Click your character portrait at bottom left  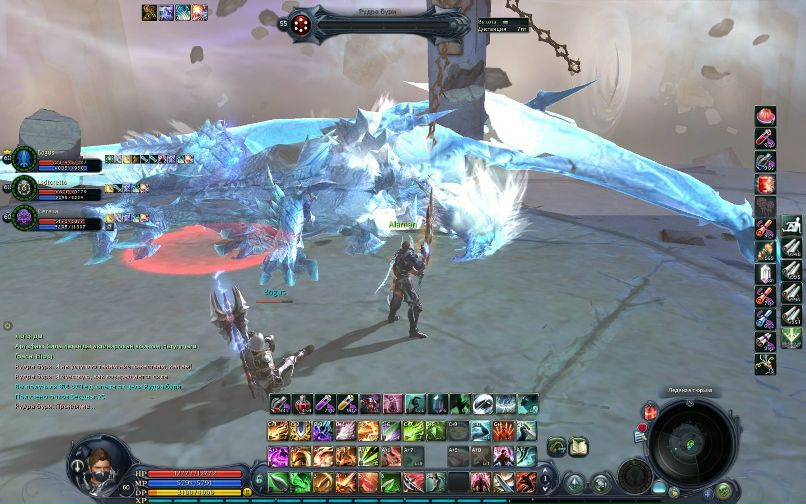click(98, 464)
